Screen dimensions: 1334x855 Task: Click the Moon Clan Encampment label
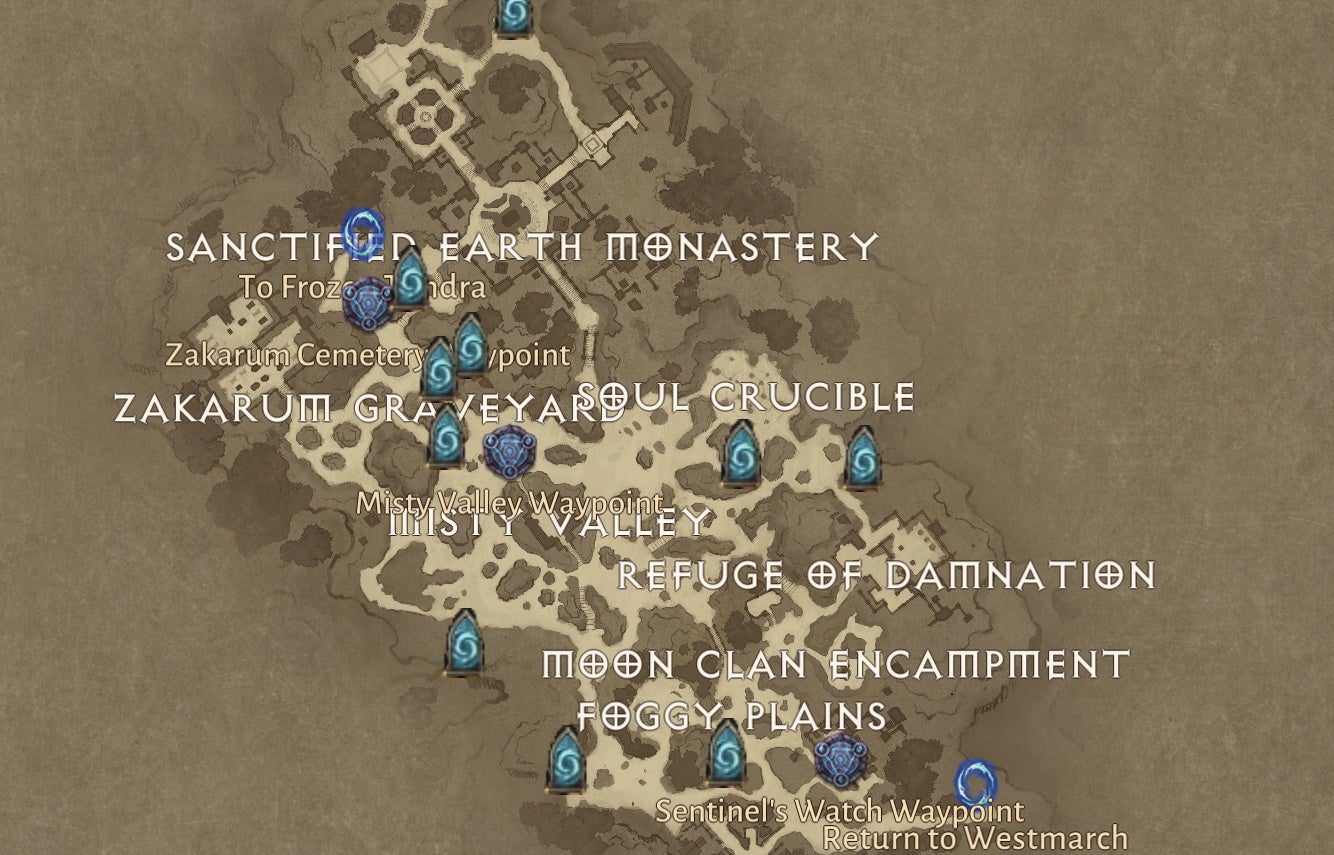(x=835, y=661)
